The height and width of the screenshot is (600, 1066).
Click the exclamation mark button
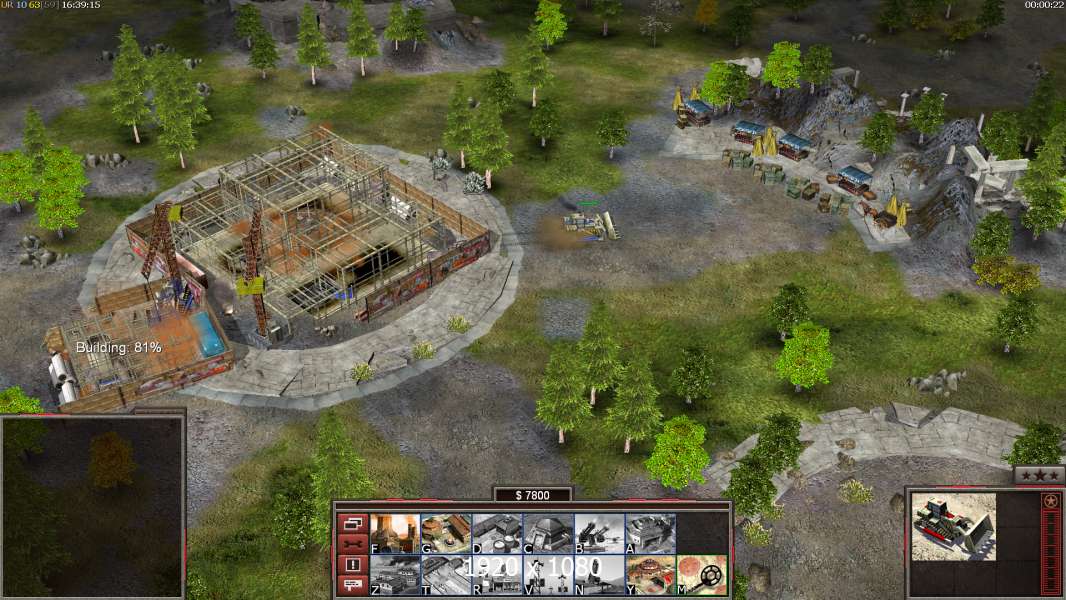351,565
